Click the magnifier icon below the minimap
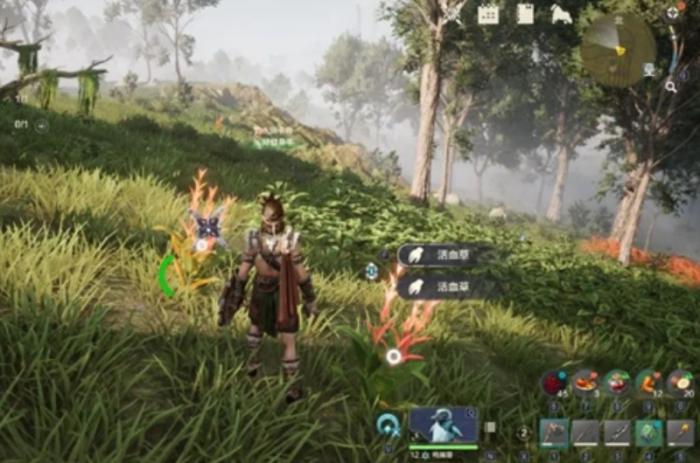The width and height of the screenshot is (700, 463). coord(670,87)
